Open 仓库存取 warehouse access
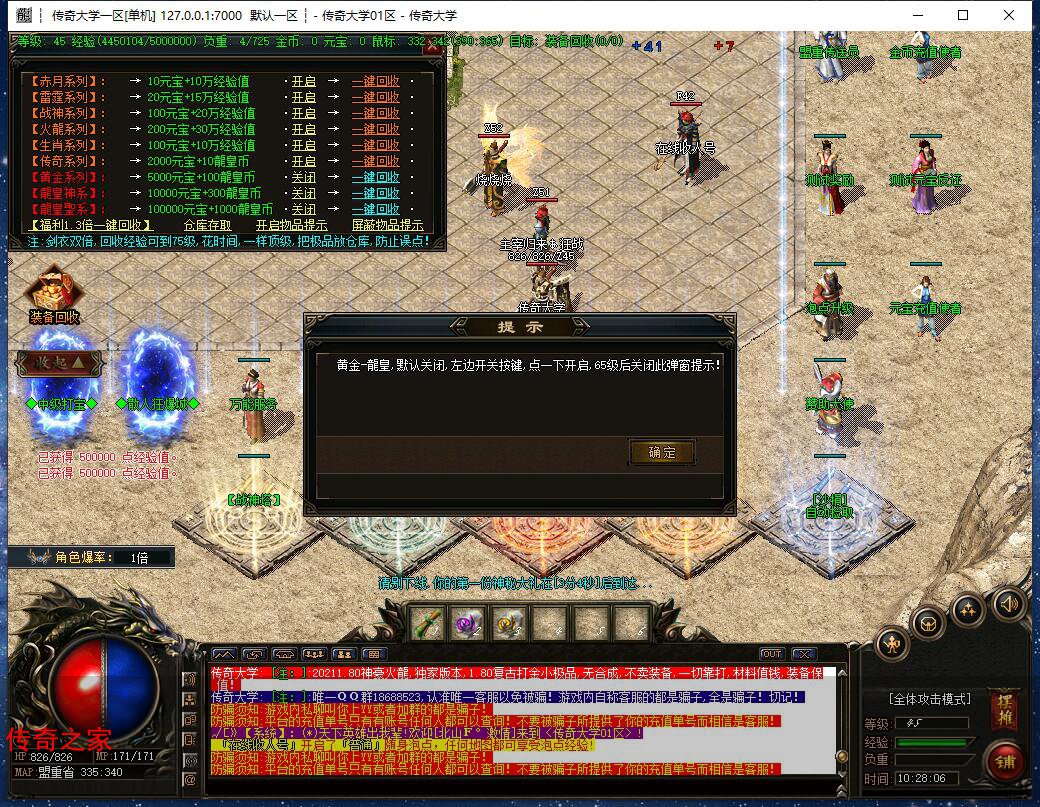The height and width of the screenshot is (807, 1040). coord(207,225)
